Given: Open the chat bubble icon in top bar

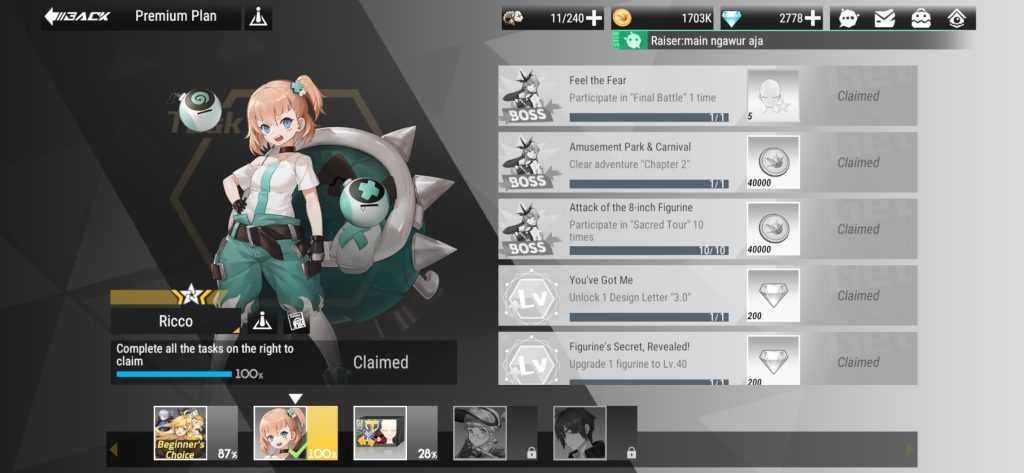Looking at the screenshot, I should point(849,17).
